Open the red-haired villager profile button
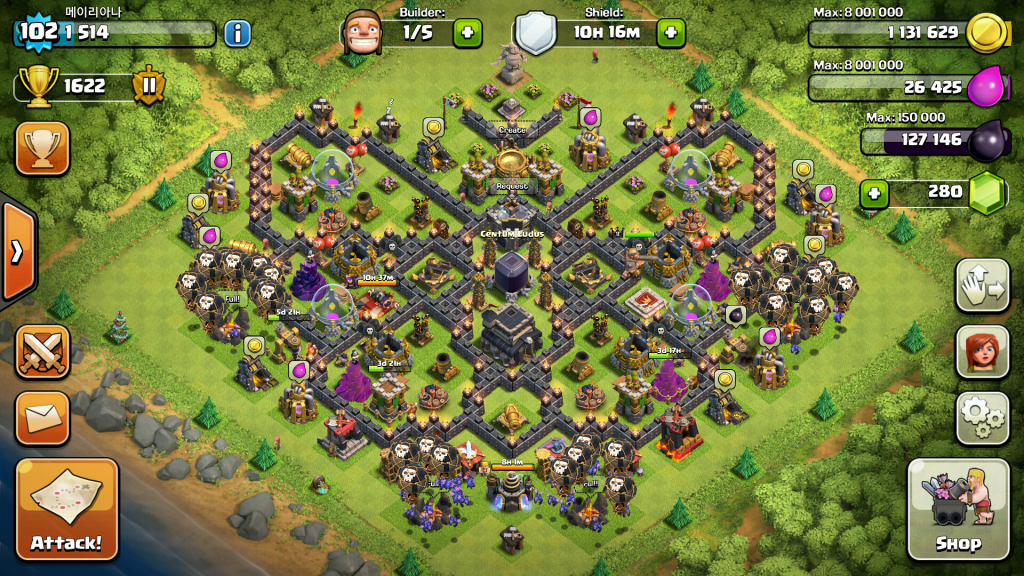 click(x=982, y=352)
